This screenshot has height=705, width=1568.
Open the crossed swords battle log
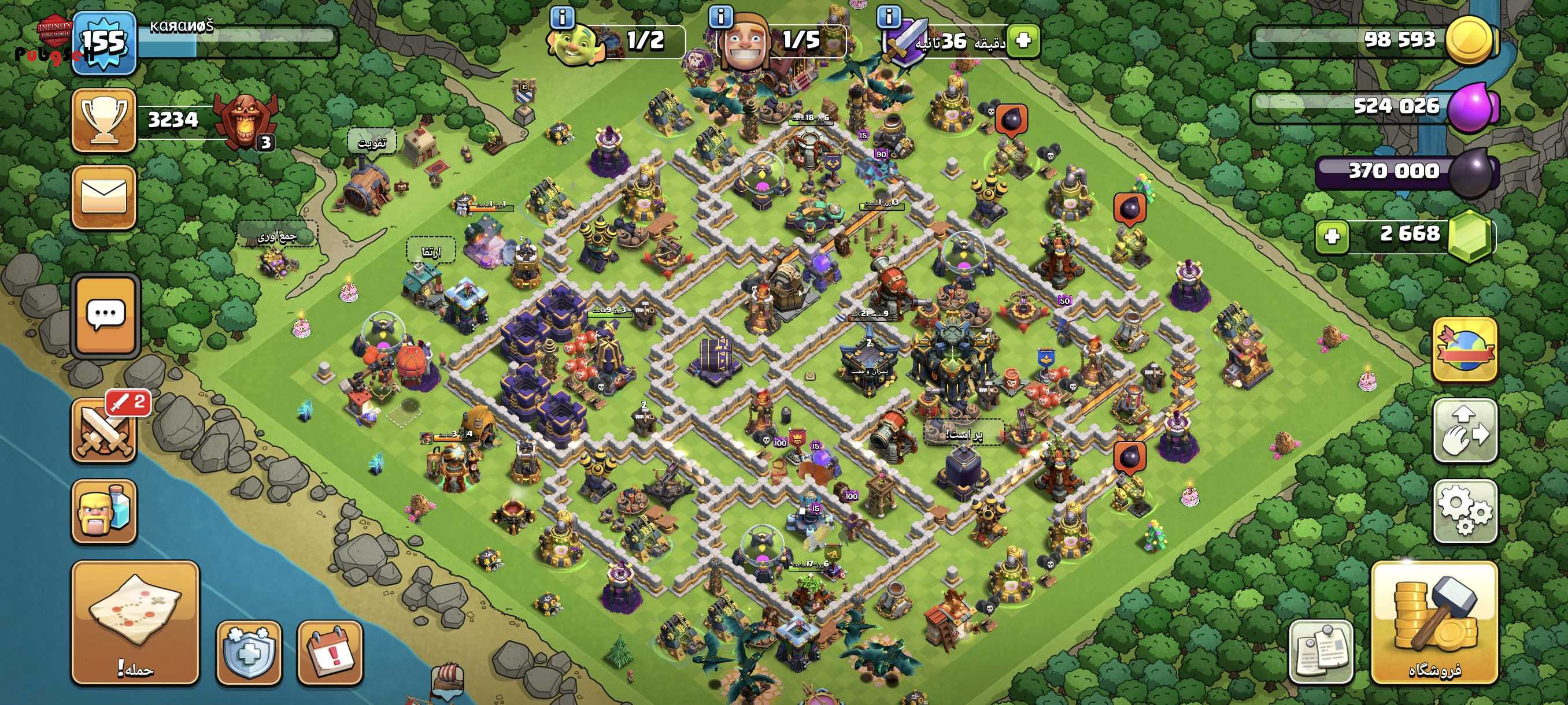point(104,429)
